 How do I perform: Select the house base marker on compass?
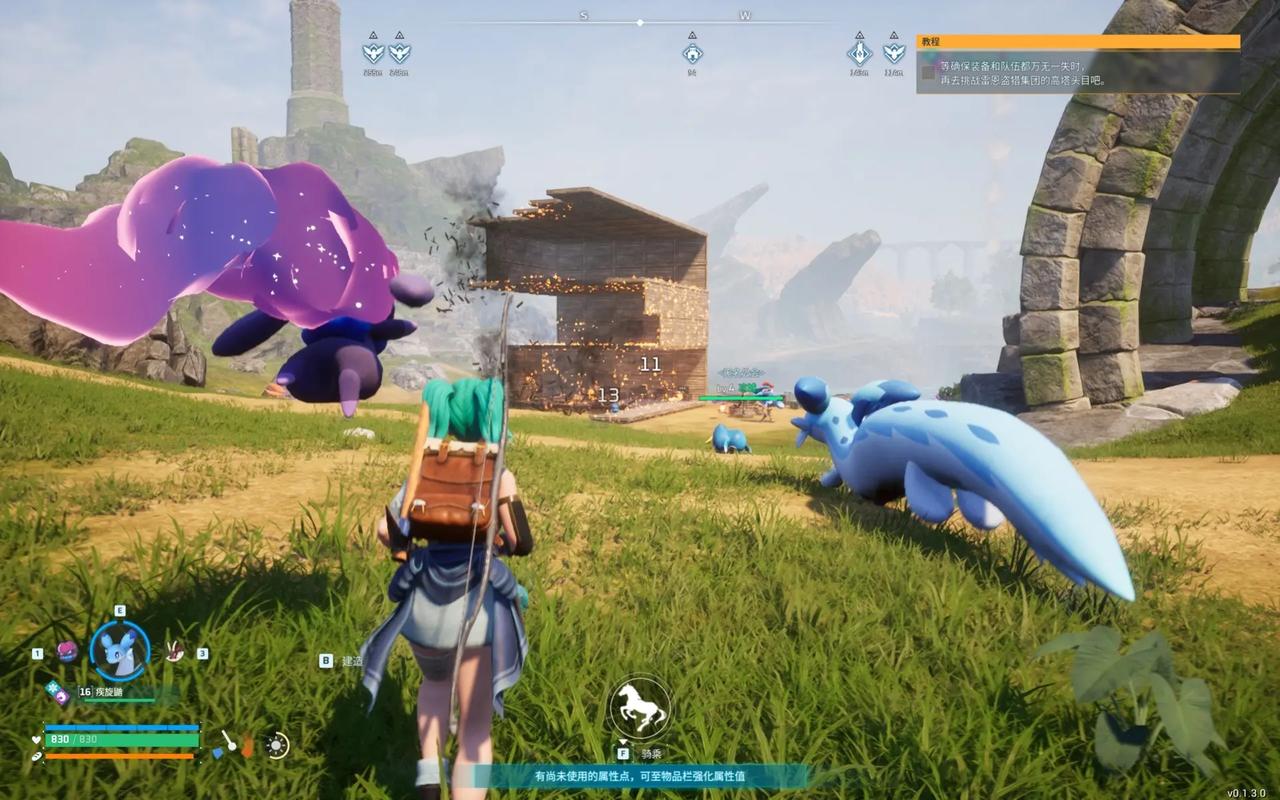coord(691,51)
